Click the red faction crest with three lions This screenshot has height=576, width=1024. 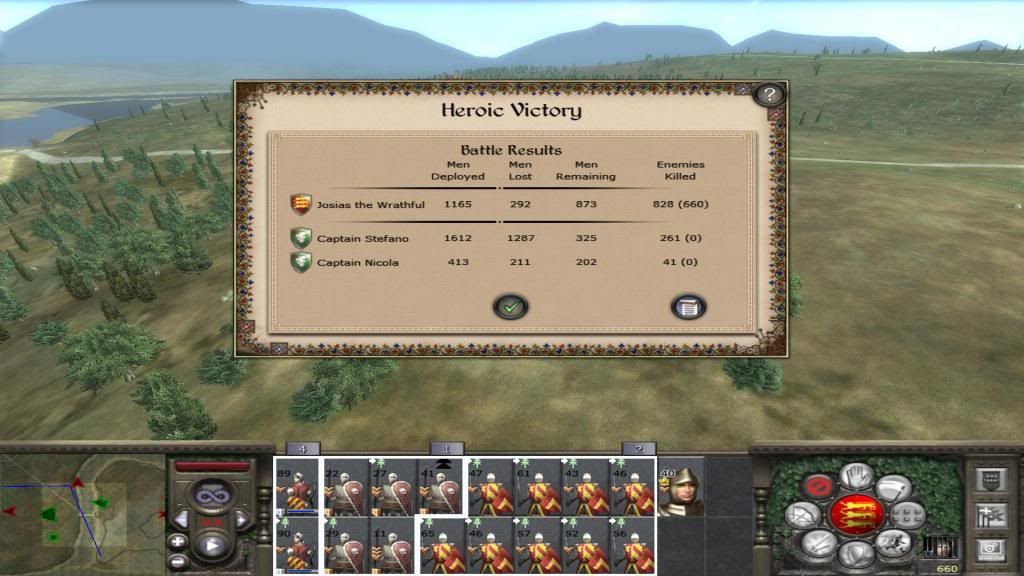pos(857,515)
